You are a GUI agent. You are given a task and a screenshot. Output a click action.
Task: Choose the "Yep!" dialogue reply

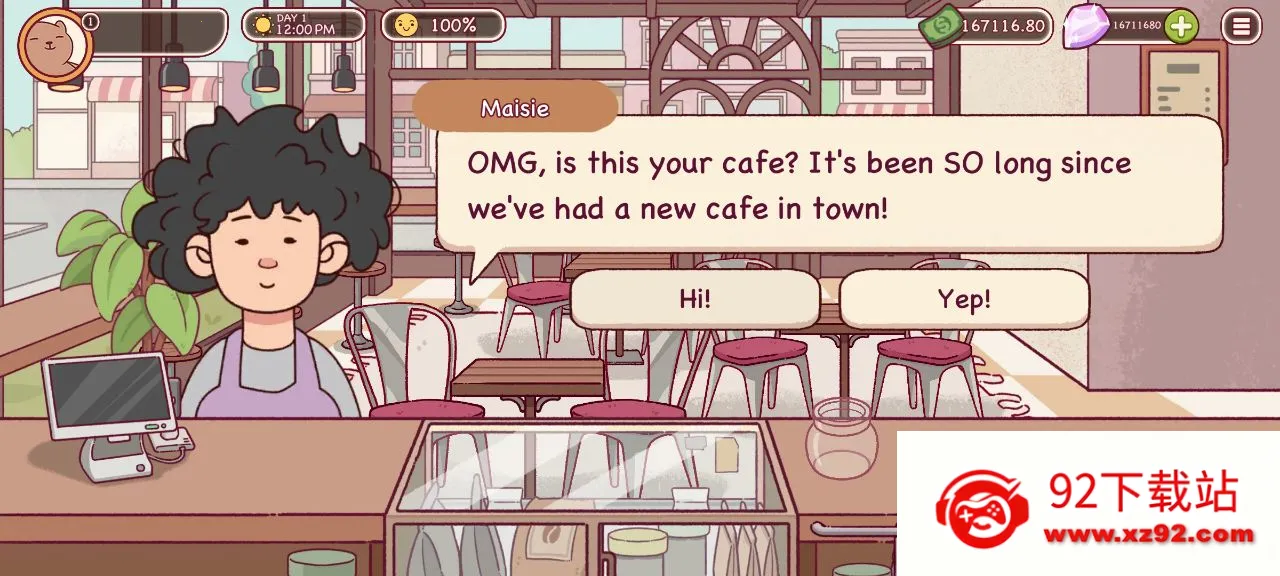tap(964, 299)
